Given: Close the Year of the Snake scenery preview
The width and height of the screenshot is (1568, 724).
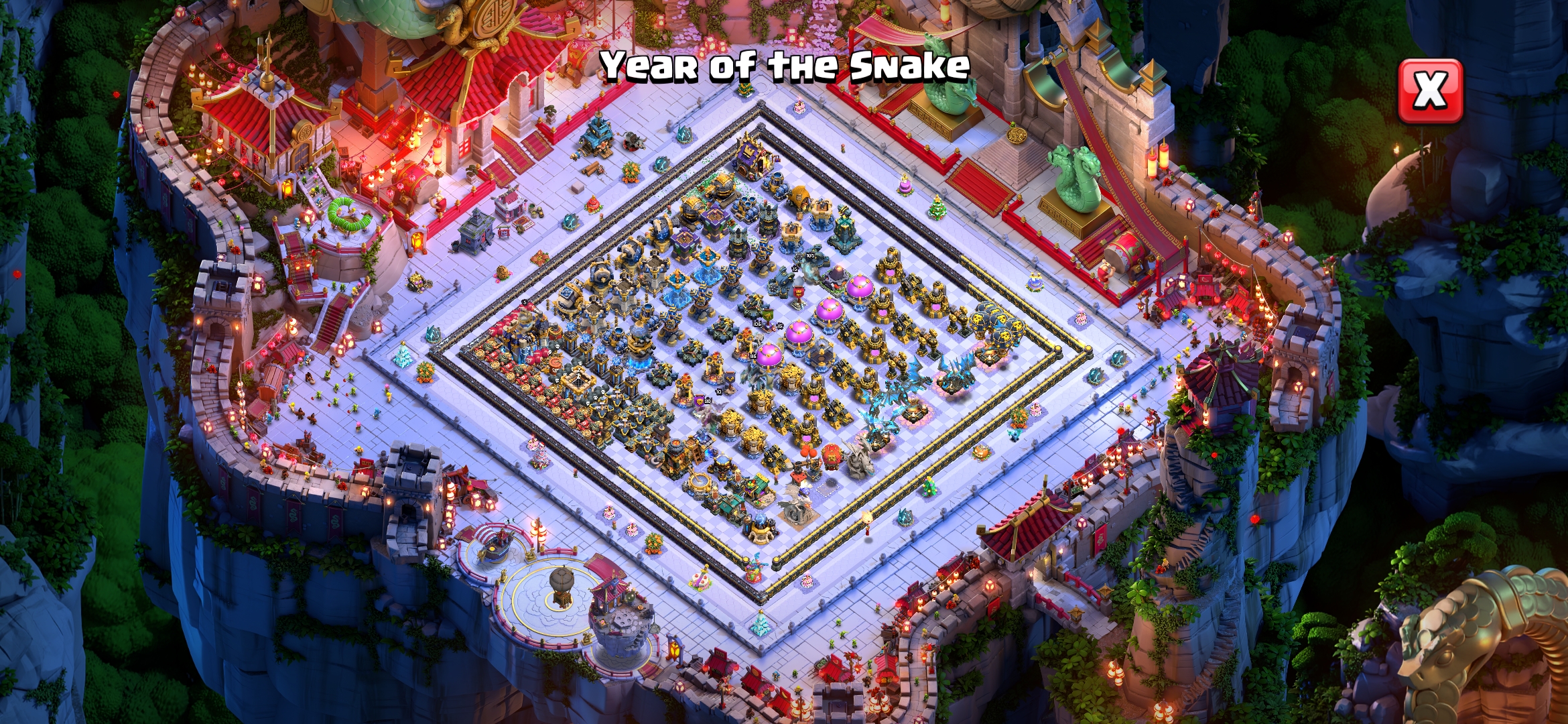Looking at the screenshot, I should 1431,90.
